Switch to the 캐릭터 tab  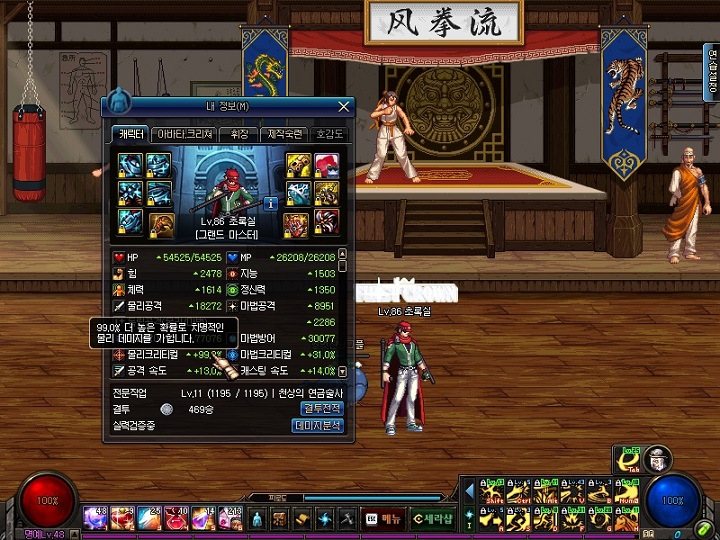(x=129, y=134)
